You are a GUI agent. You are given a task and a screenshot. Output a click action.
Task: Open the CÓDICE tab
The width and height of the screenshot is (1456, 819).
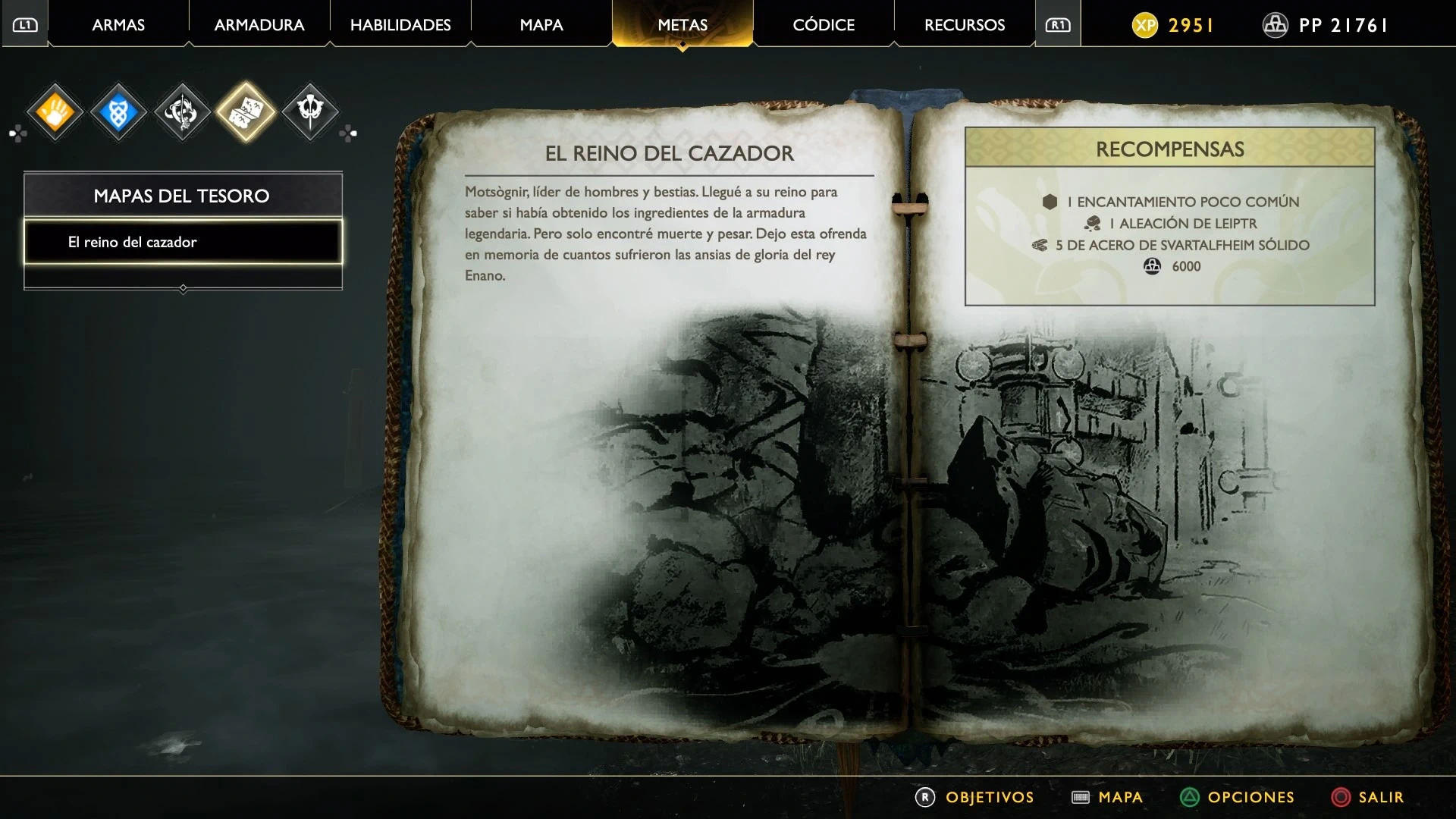click(824, 25)
